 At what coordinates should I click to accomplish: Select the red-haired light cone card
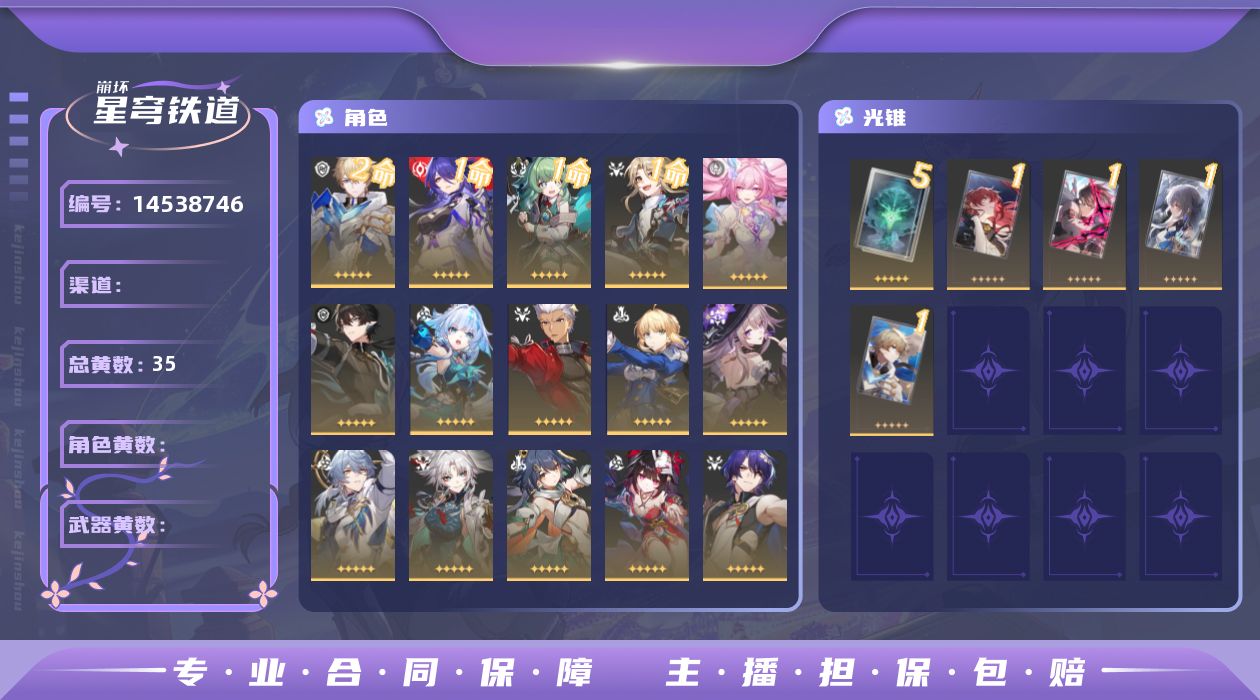pyautogui.click(x=988, y=222)
